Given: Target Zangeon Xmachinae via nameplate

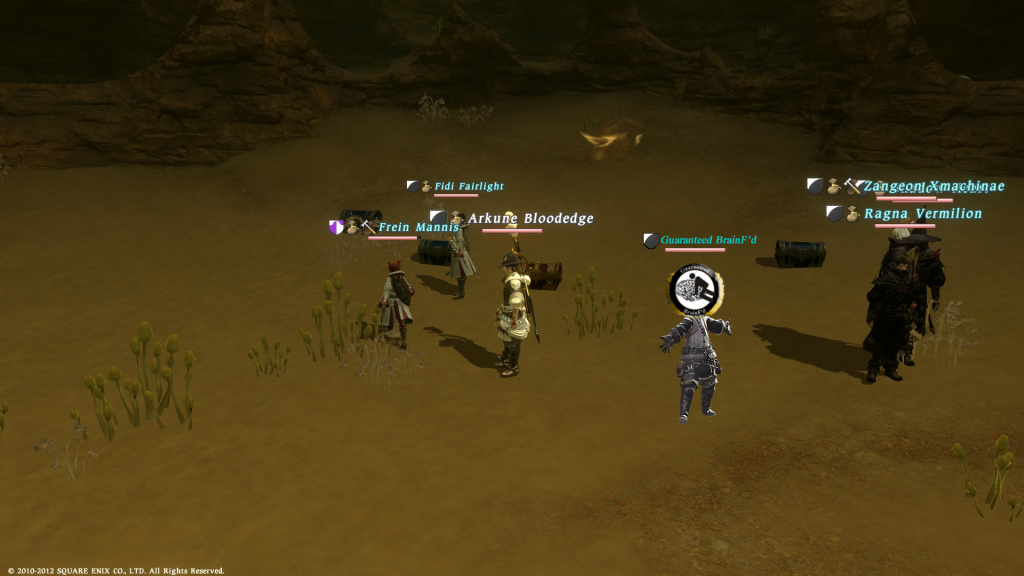Looking at the screenshot, I should click(933, 186).
